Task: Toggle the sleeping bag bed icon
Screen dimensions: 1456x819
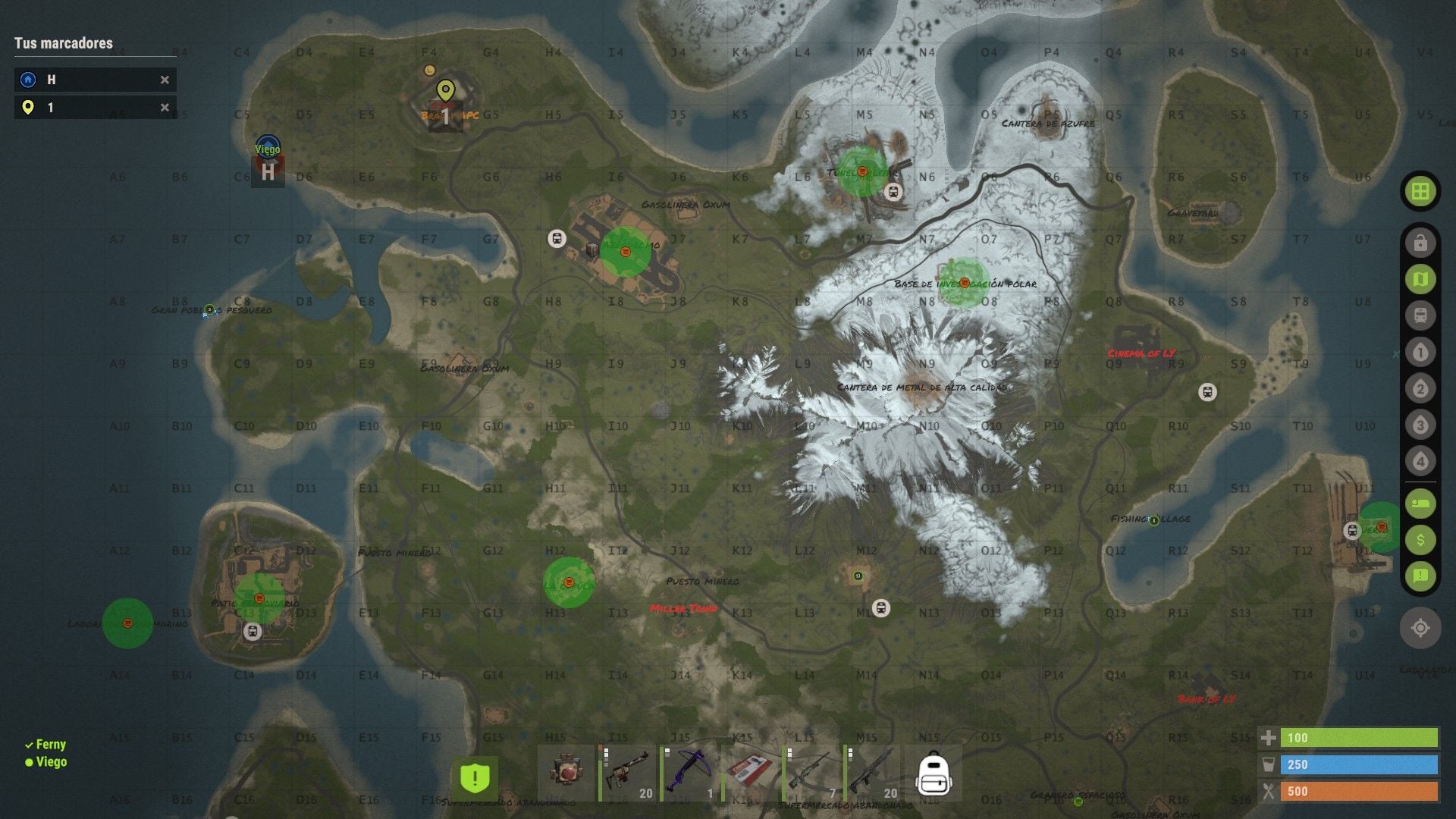Action: coord(1420,504)
